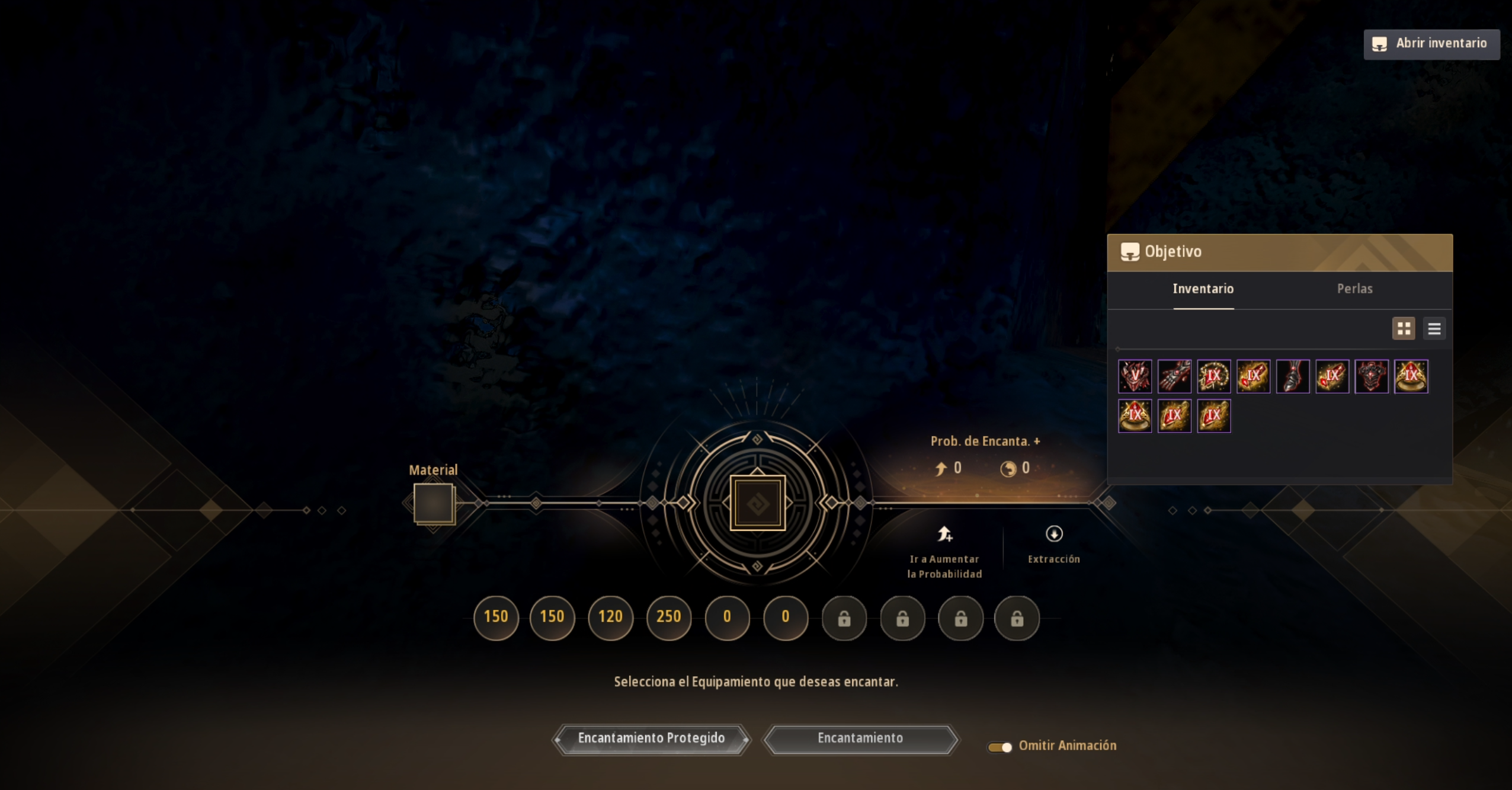Click the empty Material slot

[x=434, y=503]
